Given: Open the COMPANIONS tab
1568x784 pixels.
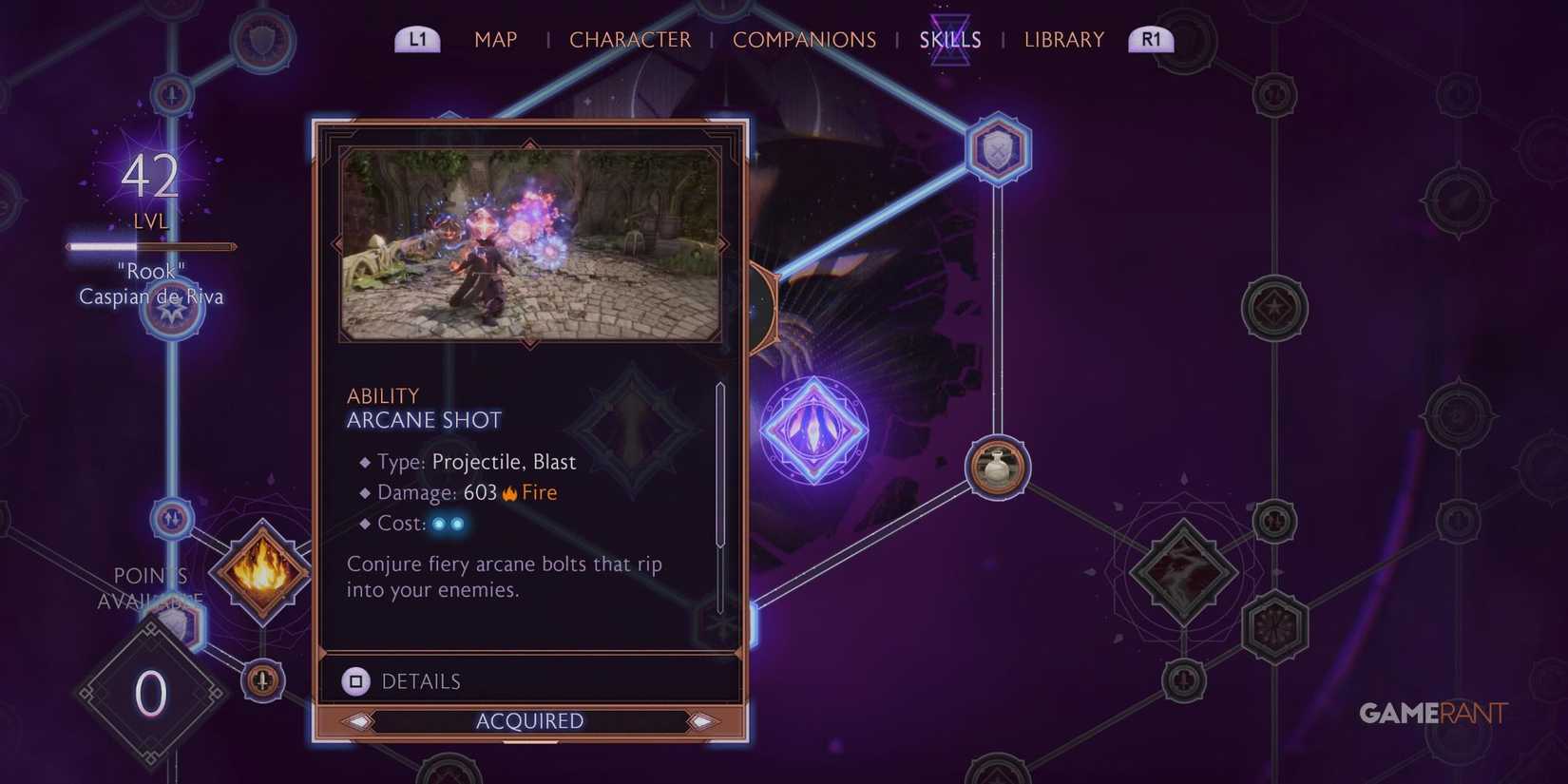Looking at the screenshot, I should 804,39.
